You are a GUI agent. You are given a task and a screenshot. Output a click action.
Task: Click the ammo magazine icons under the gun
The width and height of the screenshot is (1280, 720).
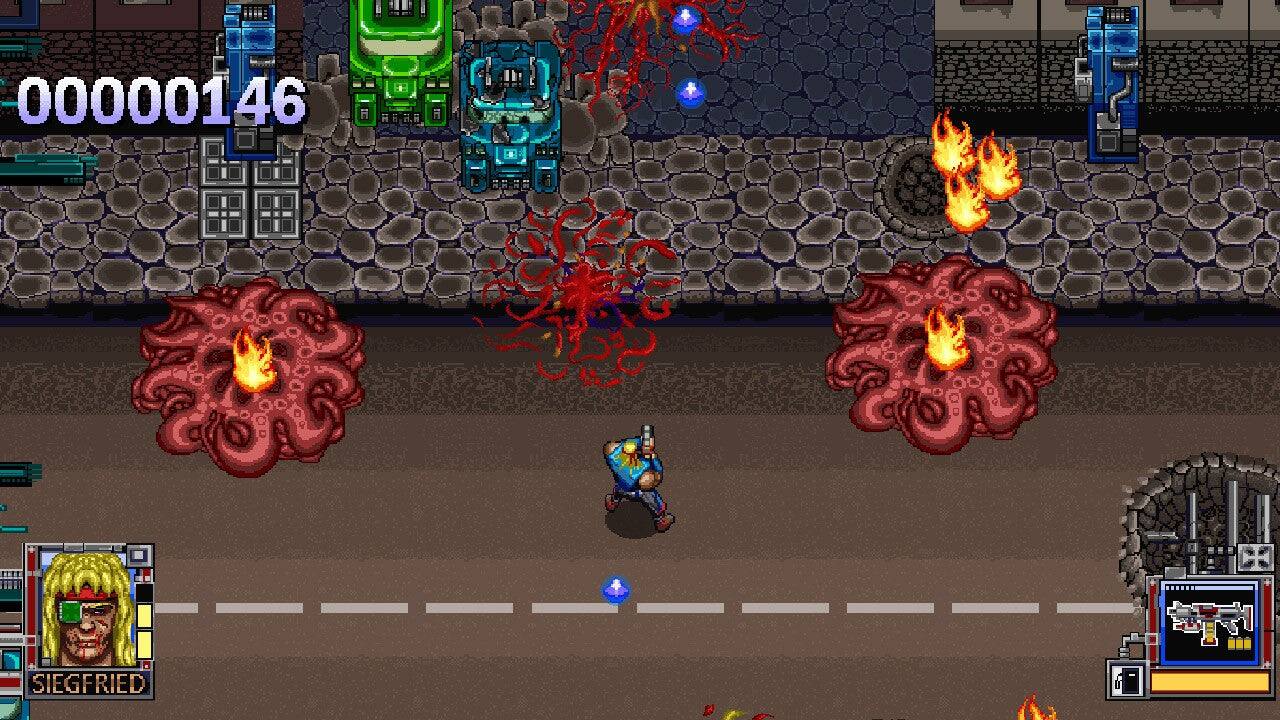coord(1239,644)
